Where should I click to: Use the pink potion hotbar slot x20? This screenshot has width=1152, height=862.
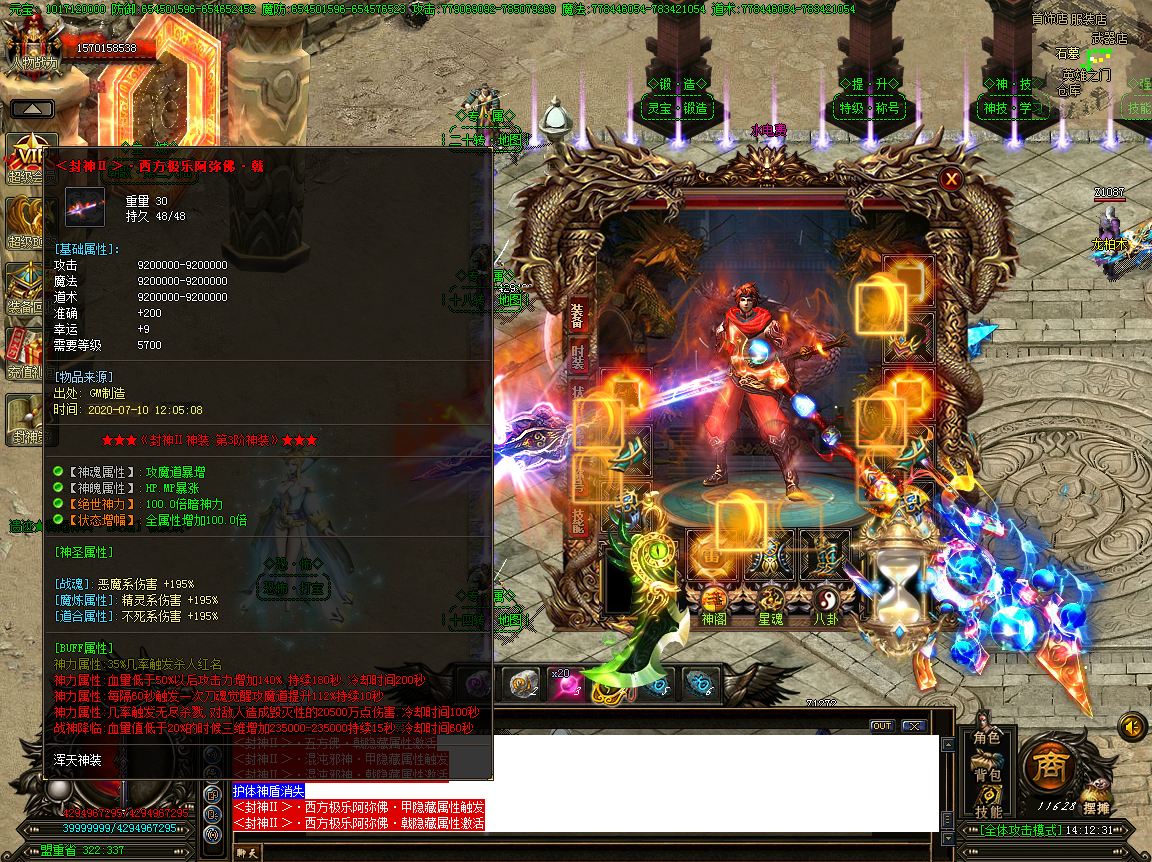coord(564,684)
